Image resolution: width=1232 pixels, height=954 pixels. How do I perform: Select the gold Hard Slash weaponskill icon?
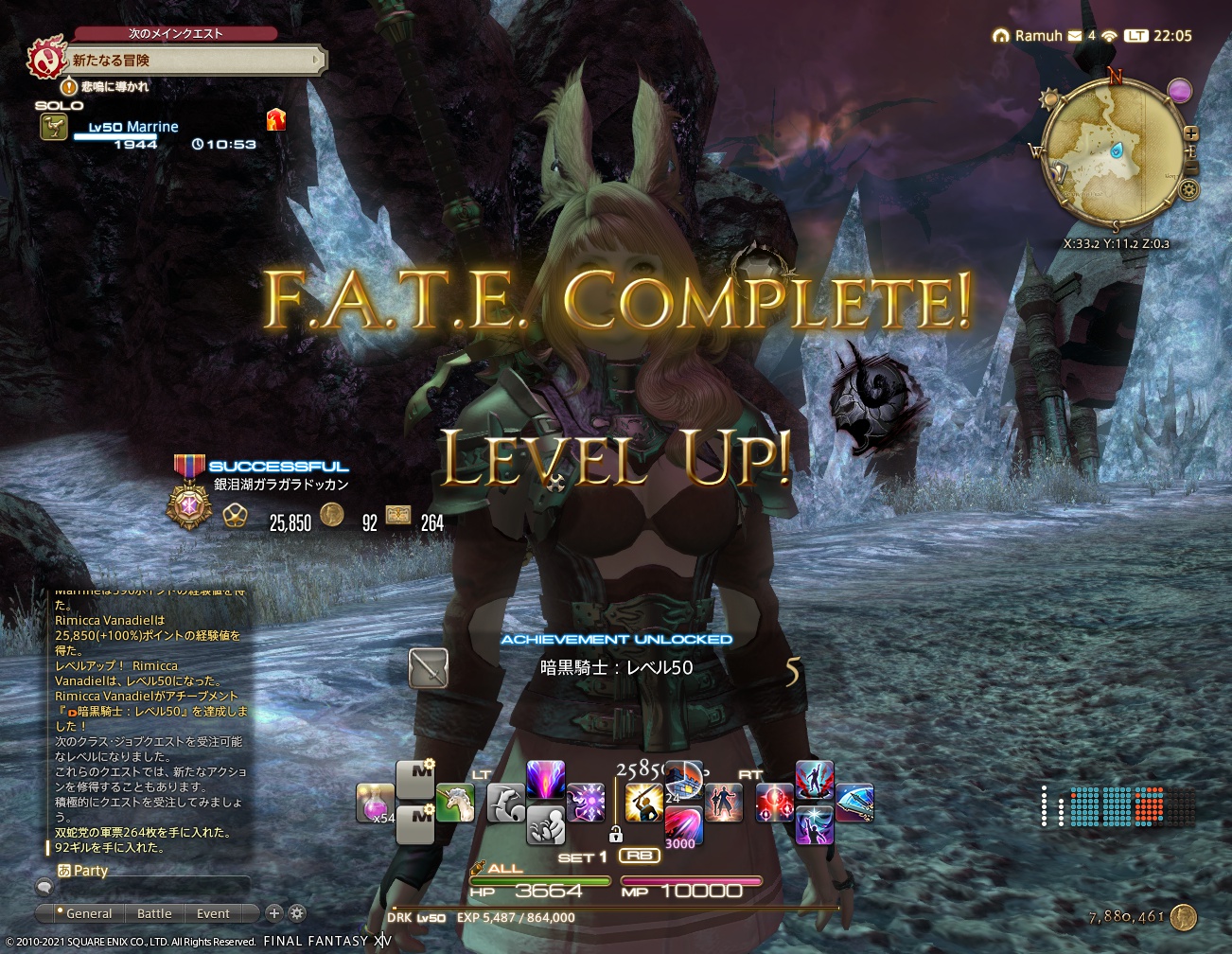(644, 800)
